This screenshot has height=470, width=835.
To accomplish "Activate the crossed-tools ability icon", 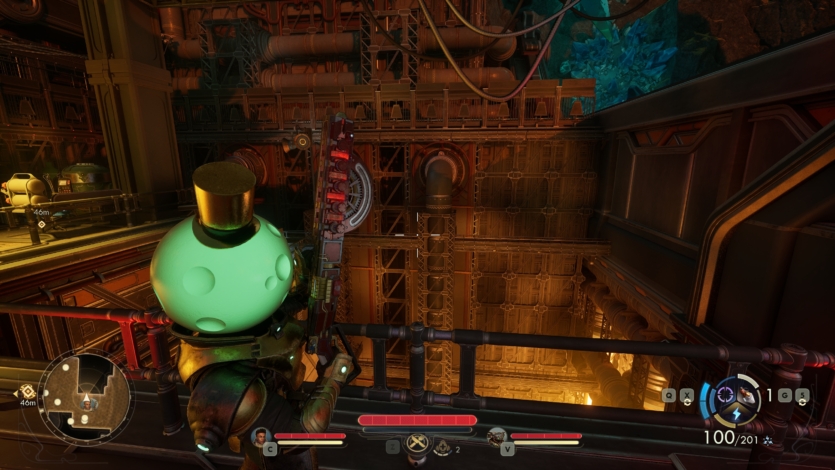I will click(417, 443).
